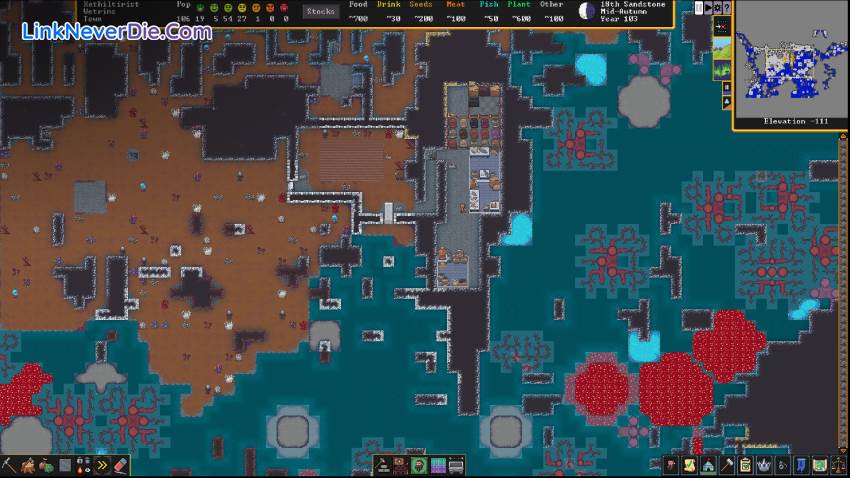Open the Stocks screen
850x478 pixels.
[x=321, y=11]
